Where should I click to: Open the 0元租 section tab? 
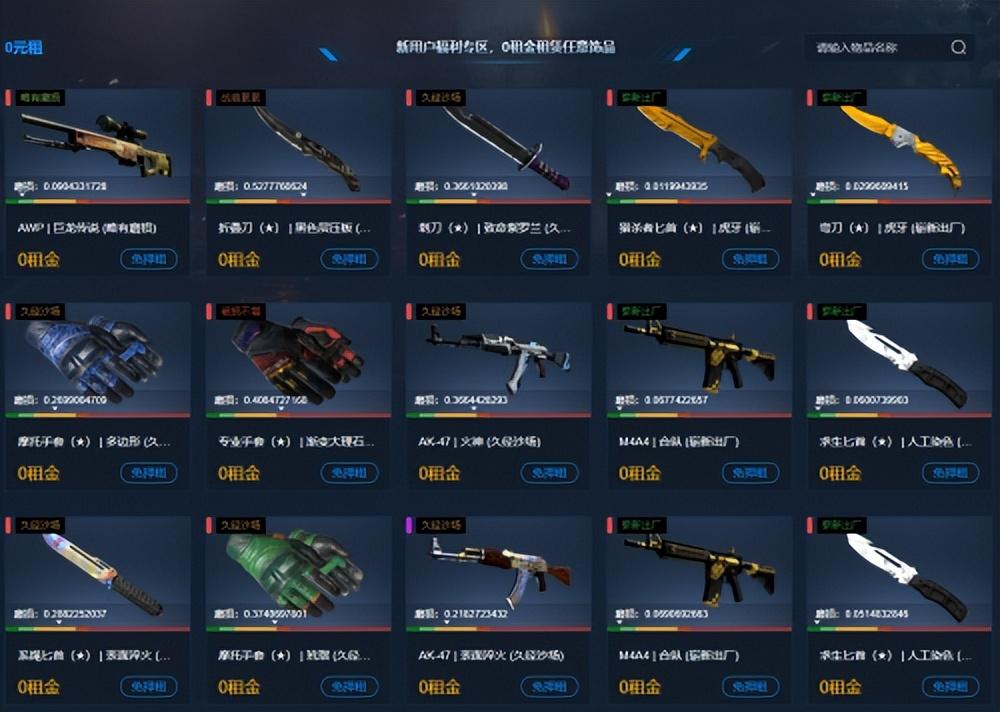(23, 47)
